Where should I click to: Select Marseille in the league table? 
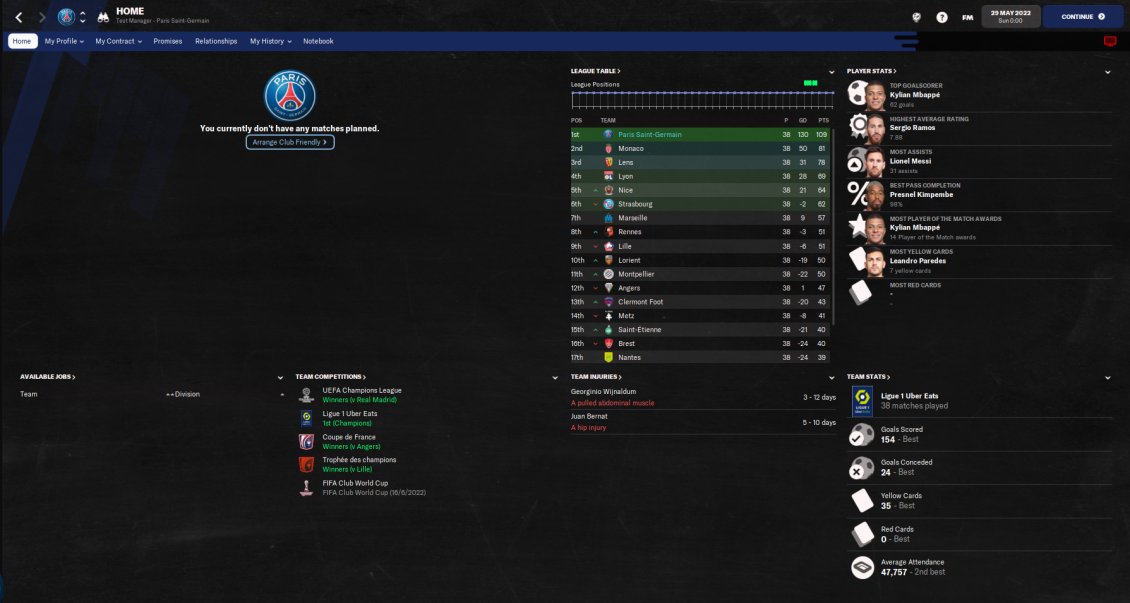click(632, 218)
